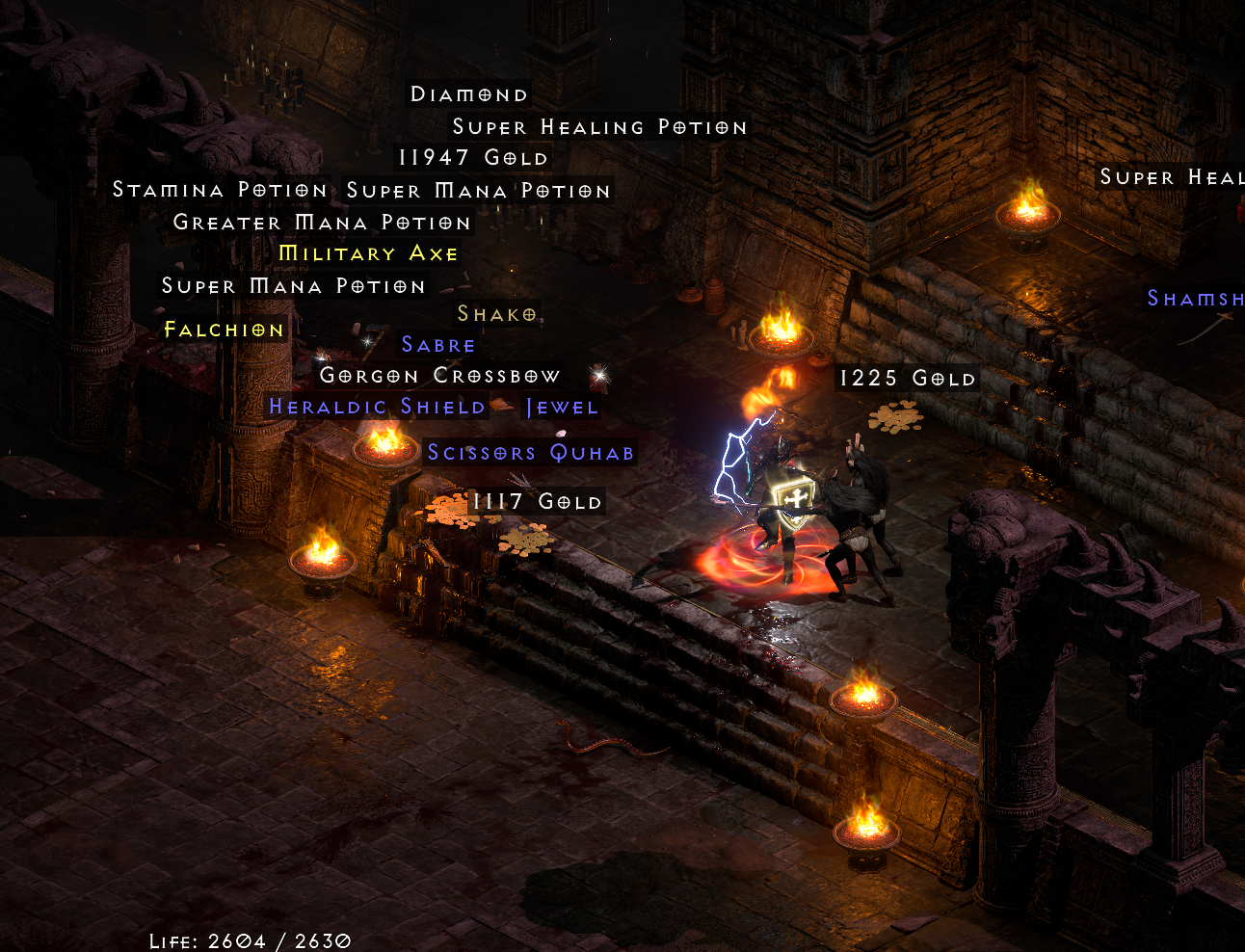Screen dimensions: 1245x952
Task: Take the Gorgon Crossbow
Action: pyautogui.click(x=437, y=375)
